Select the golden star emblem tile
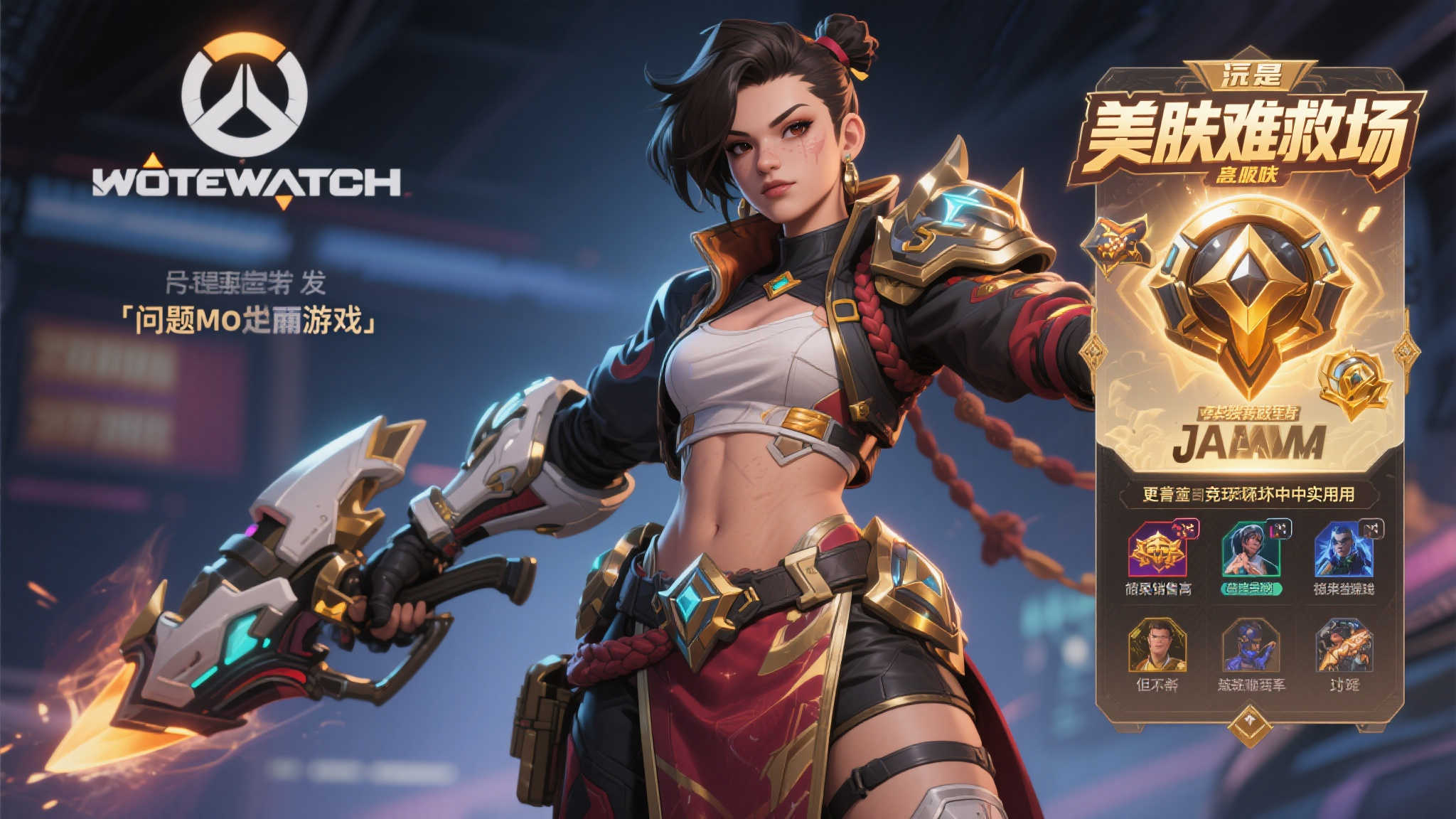 (x=1157, y=550)
